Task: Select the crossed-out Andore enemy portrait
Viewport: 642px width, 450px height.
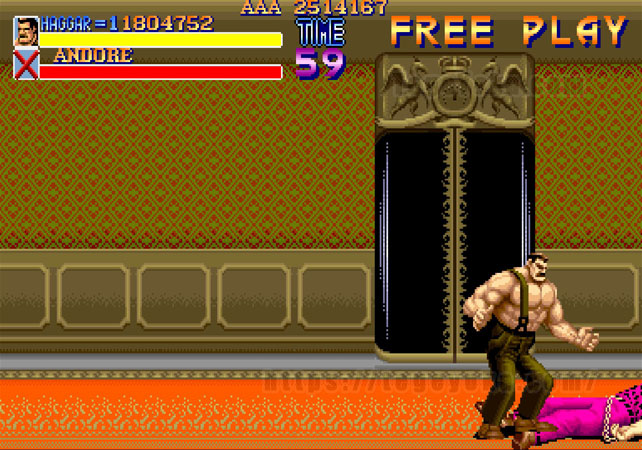Action: [26, 65]
